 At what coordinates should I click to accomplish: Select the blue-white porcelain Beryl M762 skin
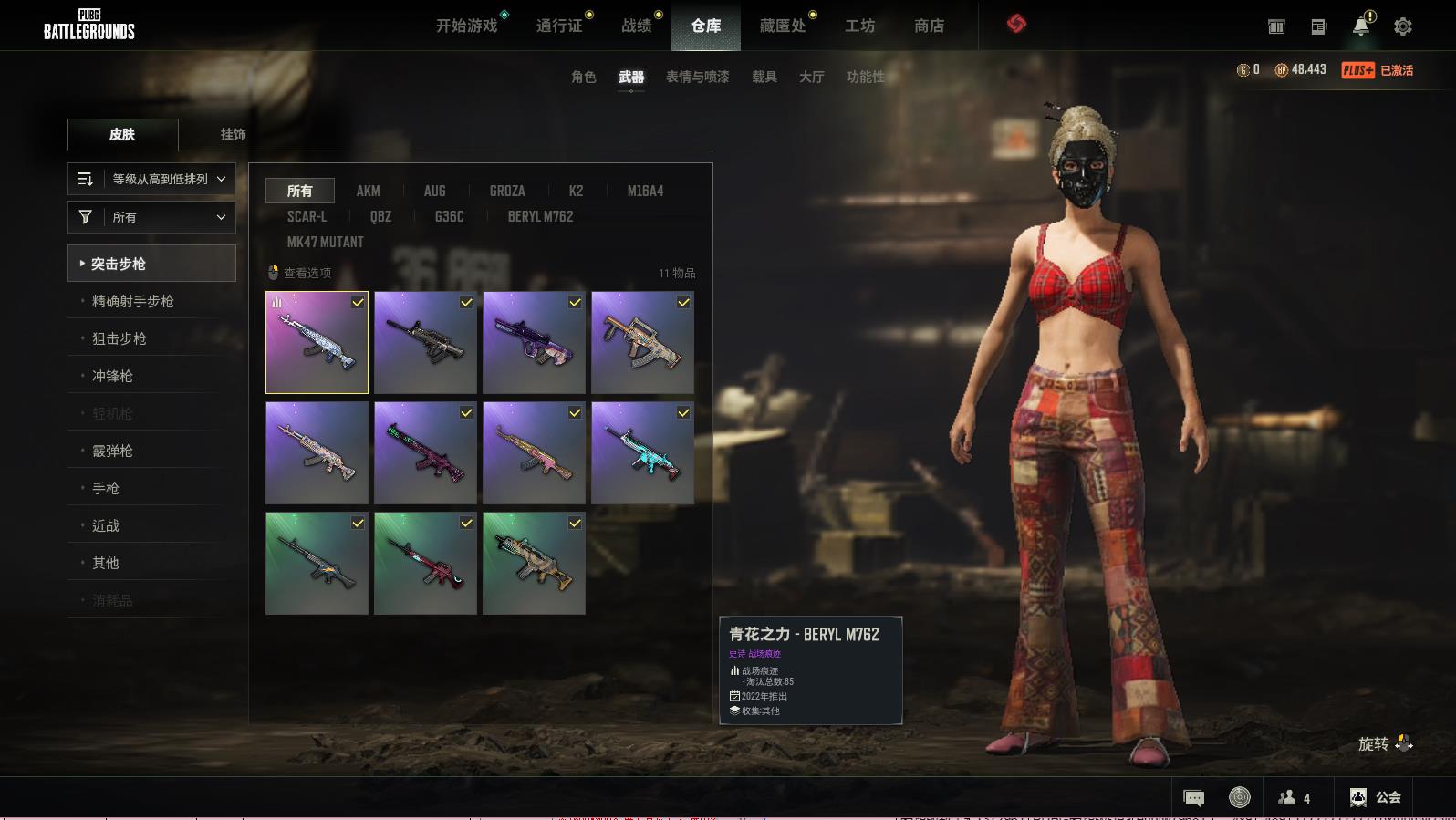317,343
